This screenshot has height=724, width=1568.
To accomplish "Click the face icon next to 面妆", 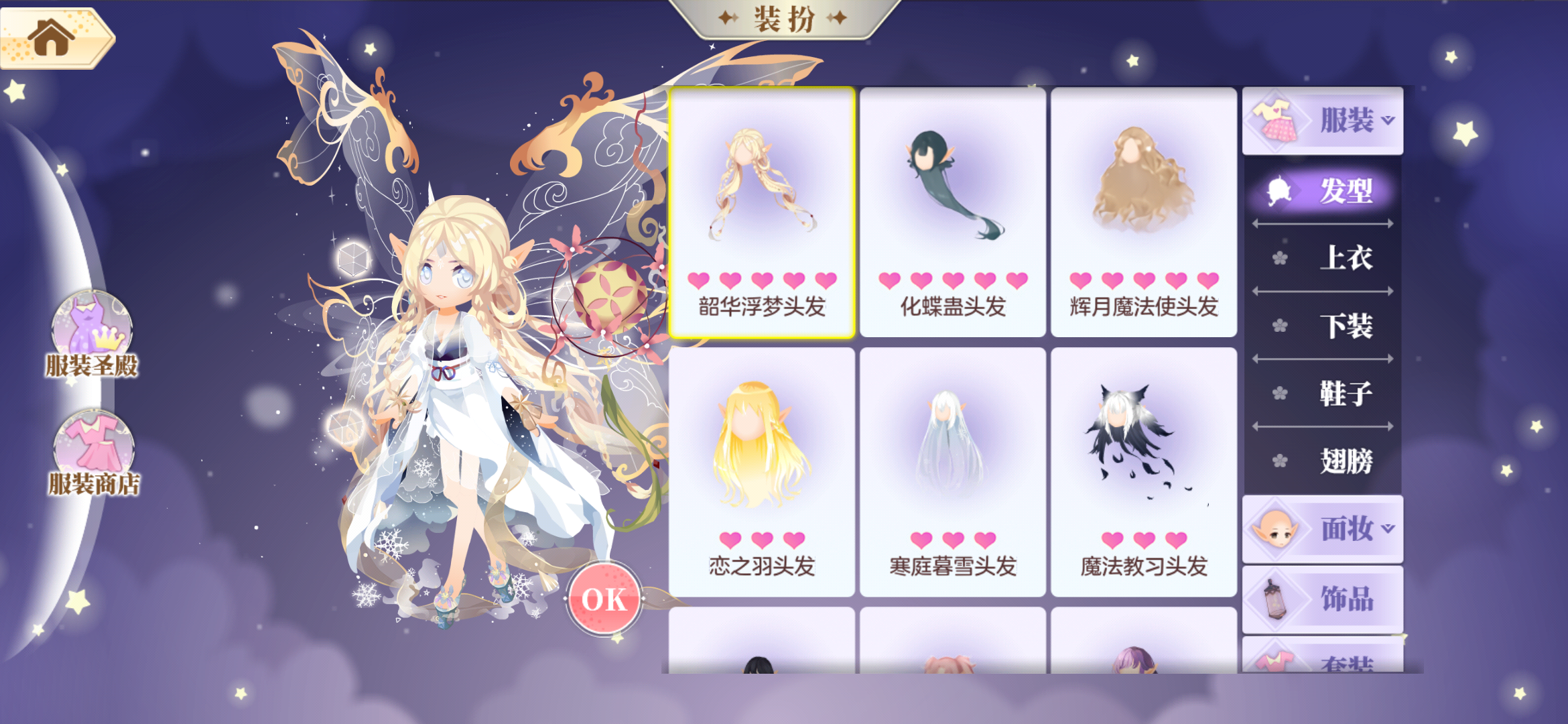I will 1277,528.
